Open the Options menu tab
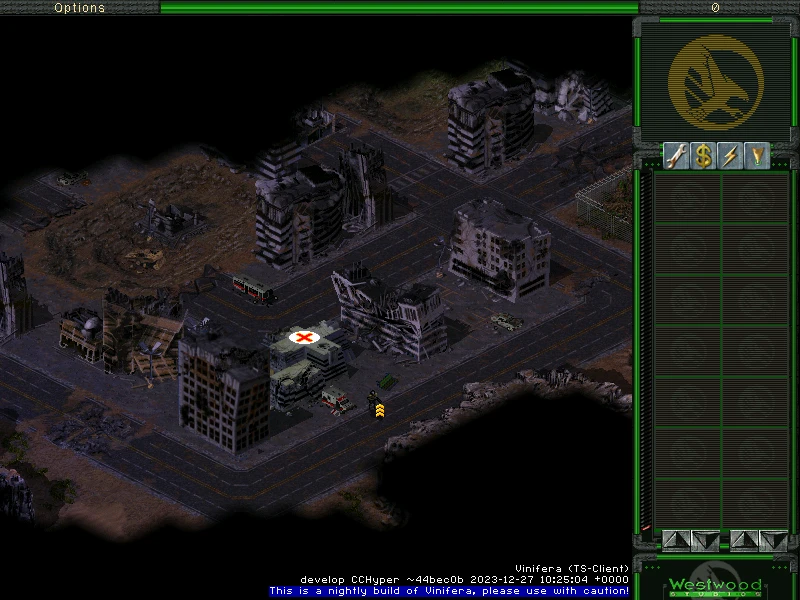Screen dimensions: 800x600 79,8
